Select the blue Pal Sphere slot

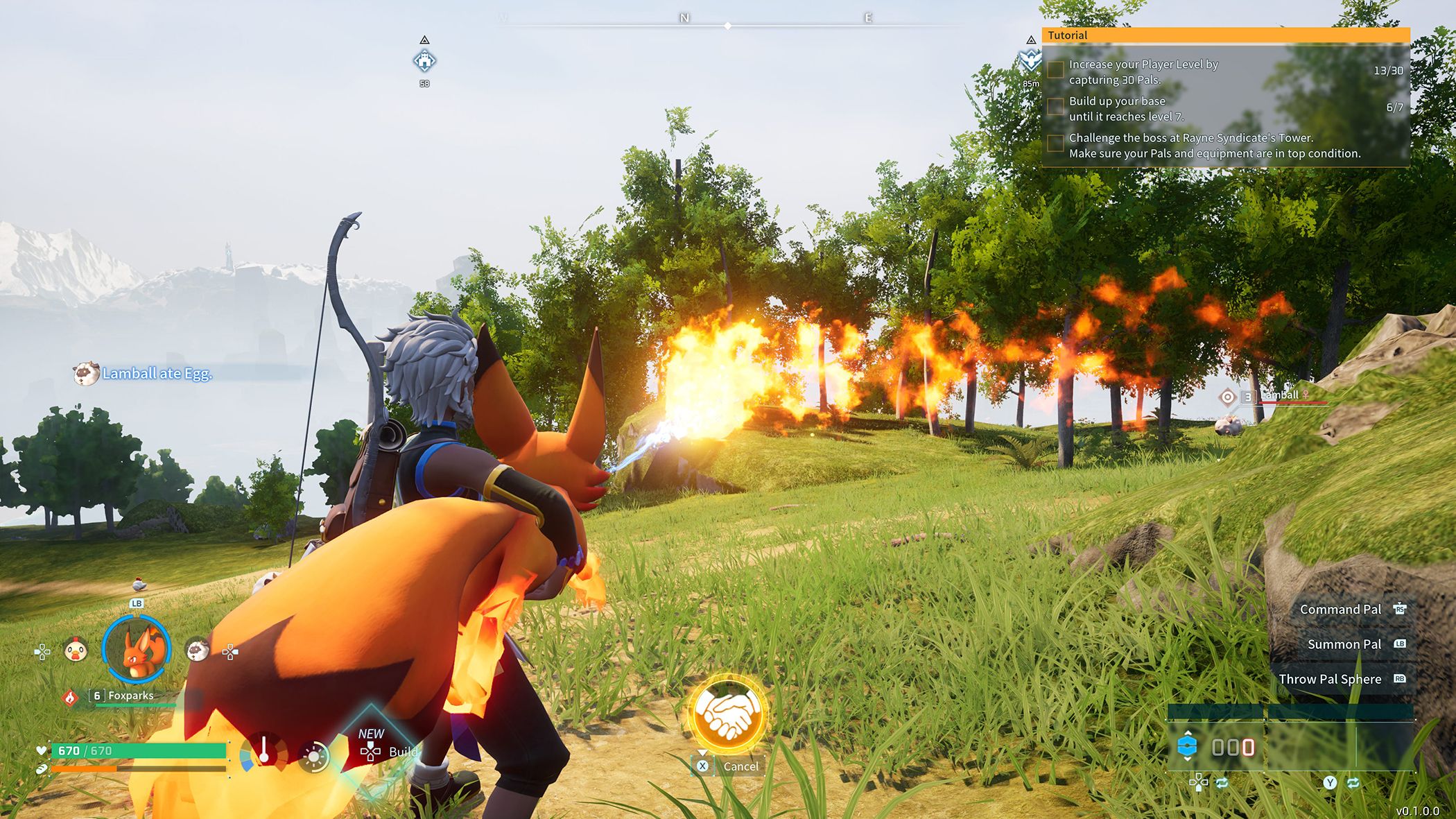pyautogui.click(x=1188, y=747)
